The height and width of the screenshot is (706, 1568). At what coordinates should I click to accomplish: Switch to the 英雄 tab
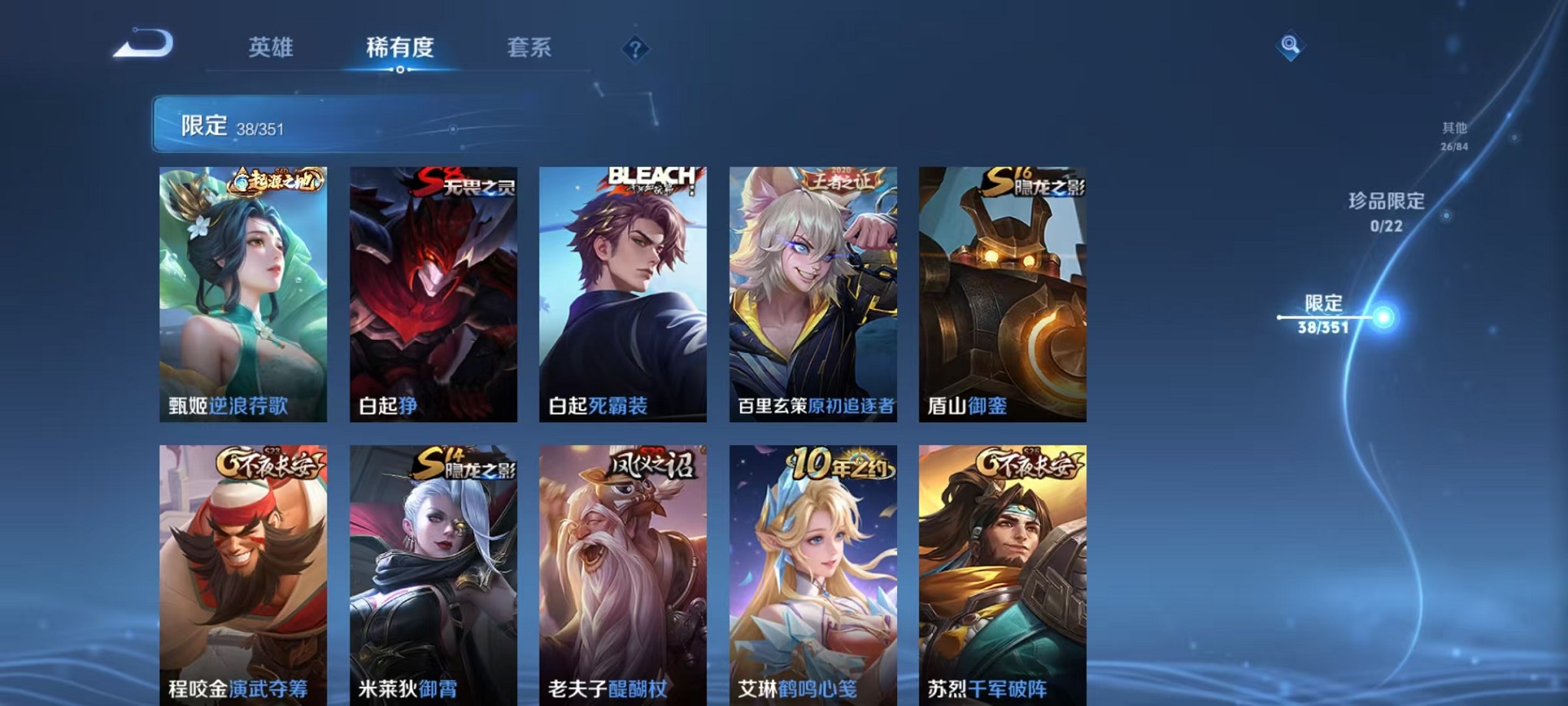click(271, 48)
